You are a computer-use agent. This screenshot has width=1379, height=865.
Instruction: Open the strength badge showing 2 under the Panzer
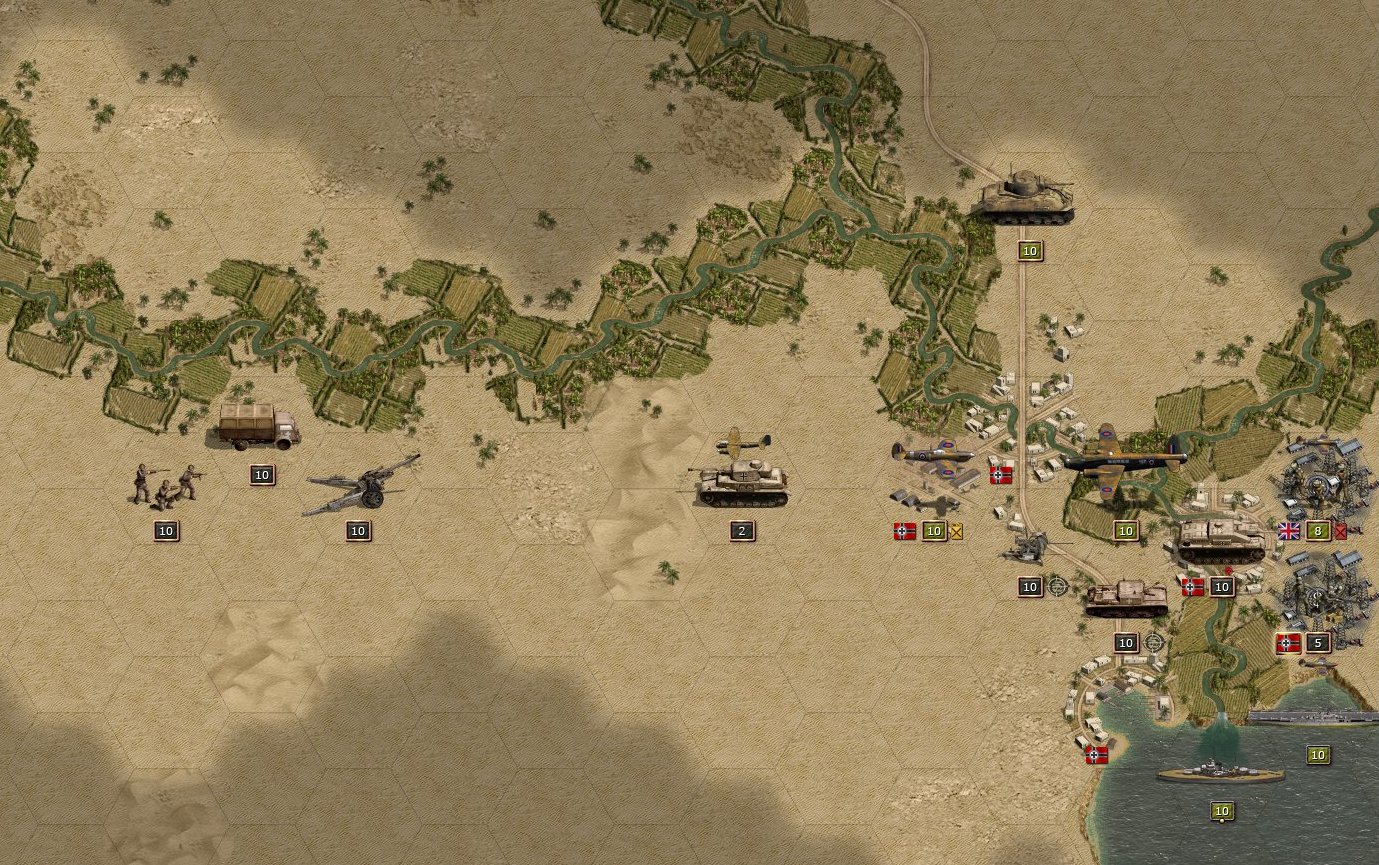tap(740, 530)
